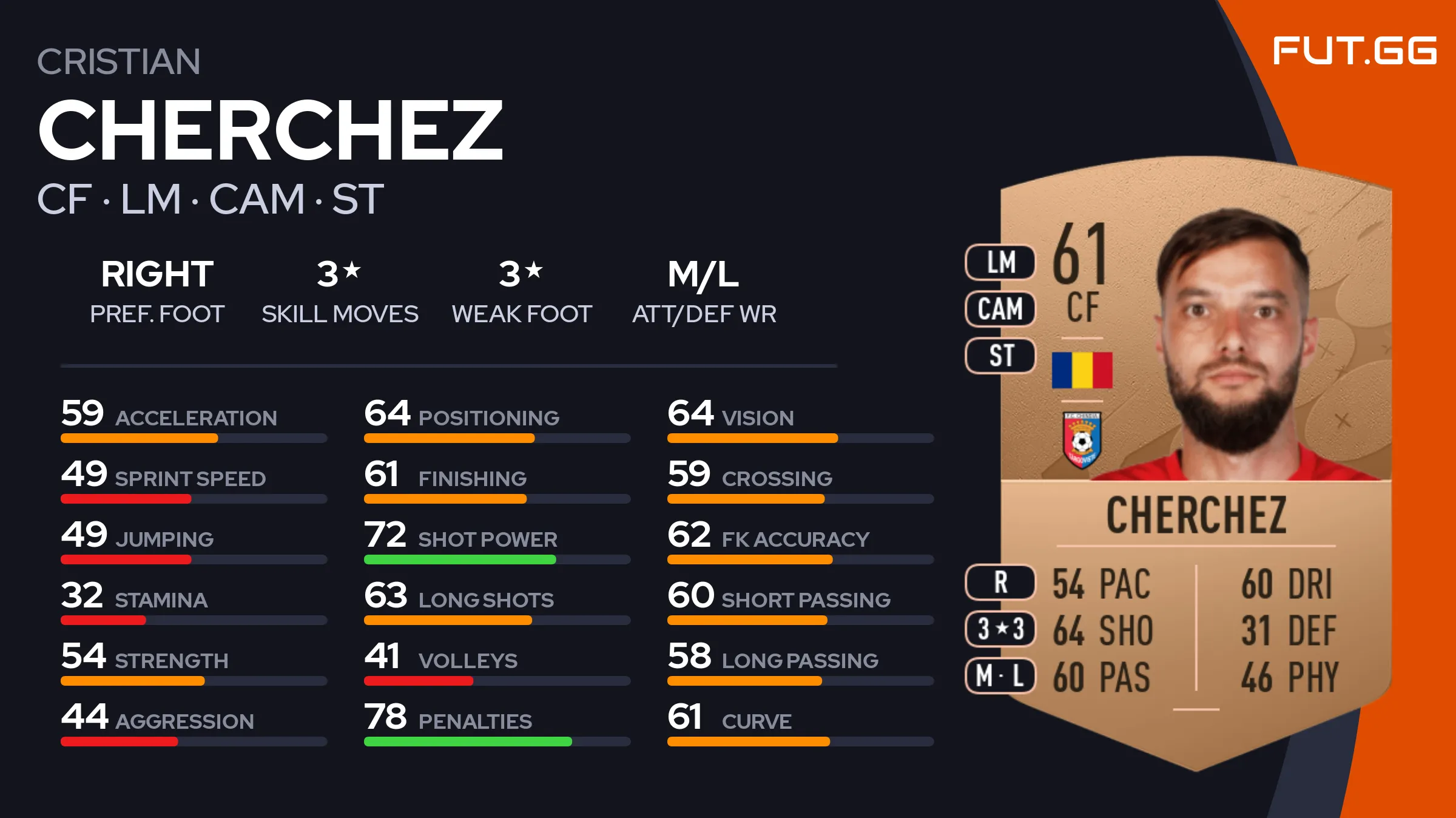Click the R preferred foot badge

(x=1000, y=583)
